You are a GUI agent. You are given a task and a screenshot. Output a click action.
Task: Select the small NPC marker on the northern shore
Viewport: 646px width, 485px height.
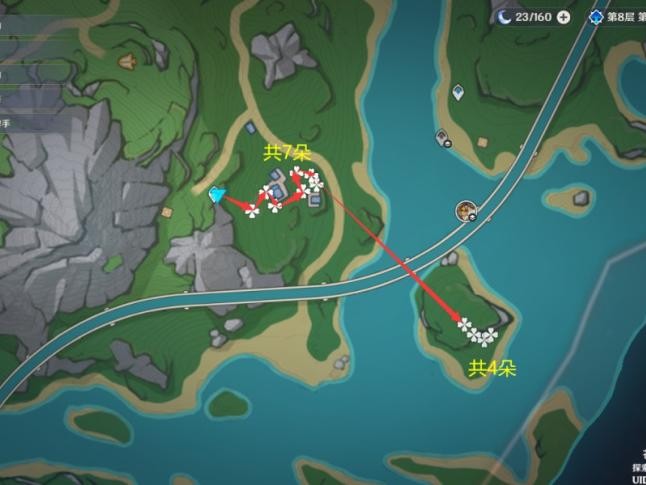point(441,137)
